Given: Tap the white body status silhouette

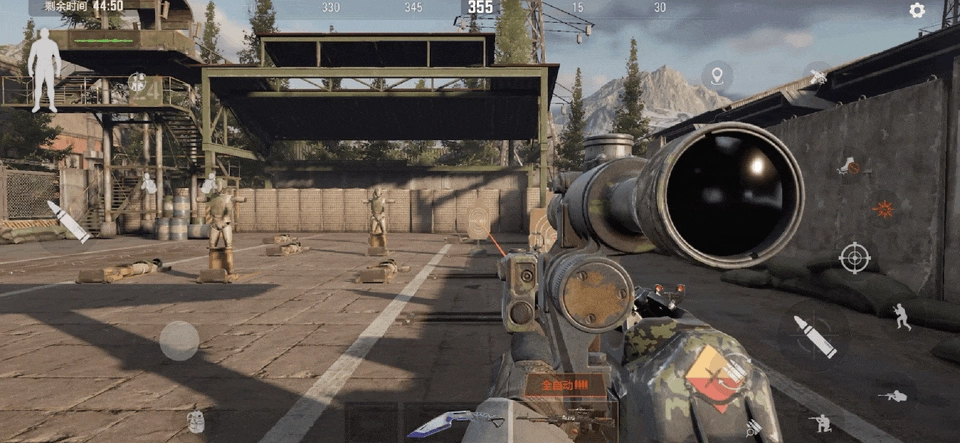Looking at the screenshot, I should (x=44, y=68).
